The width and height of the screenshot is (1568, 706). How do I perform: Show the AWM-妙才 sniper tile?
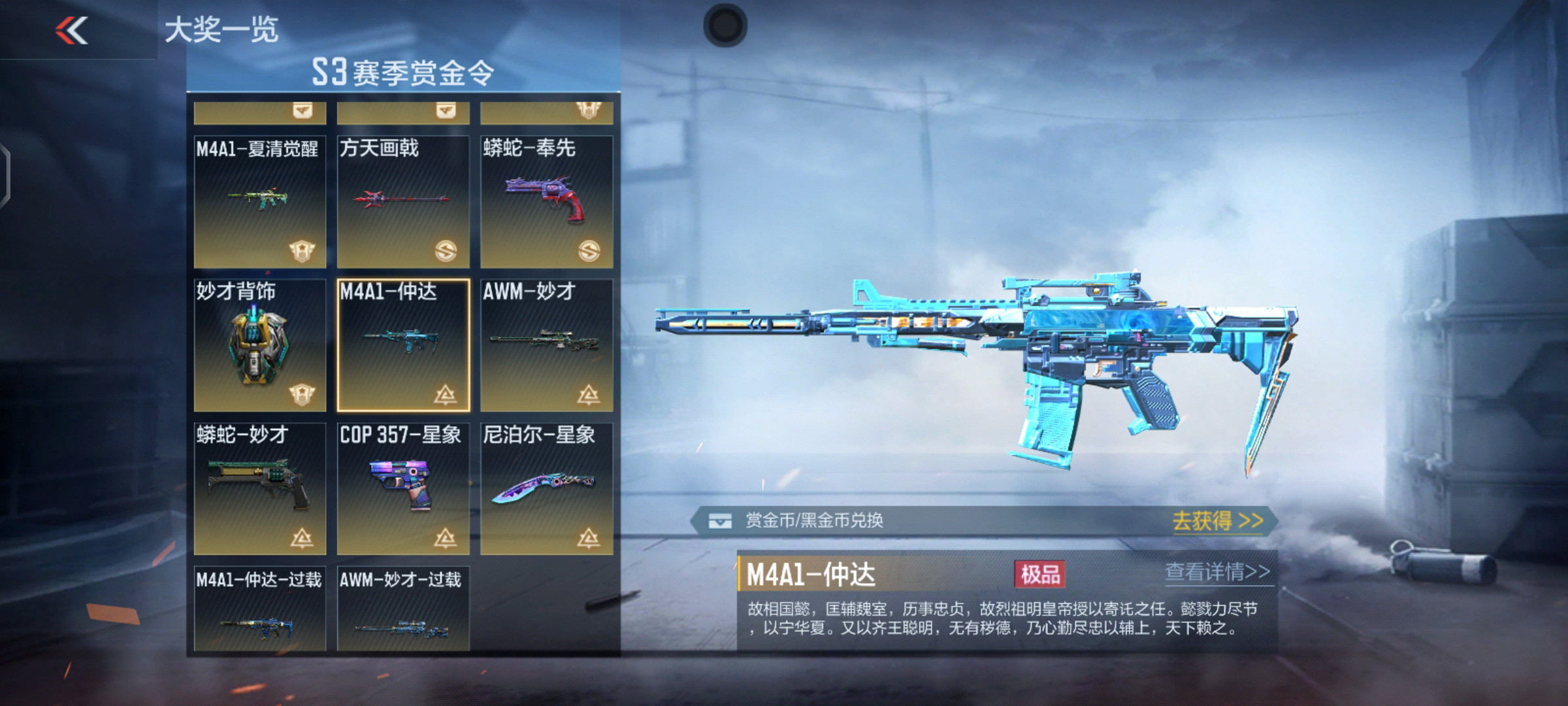[546, 345]
